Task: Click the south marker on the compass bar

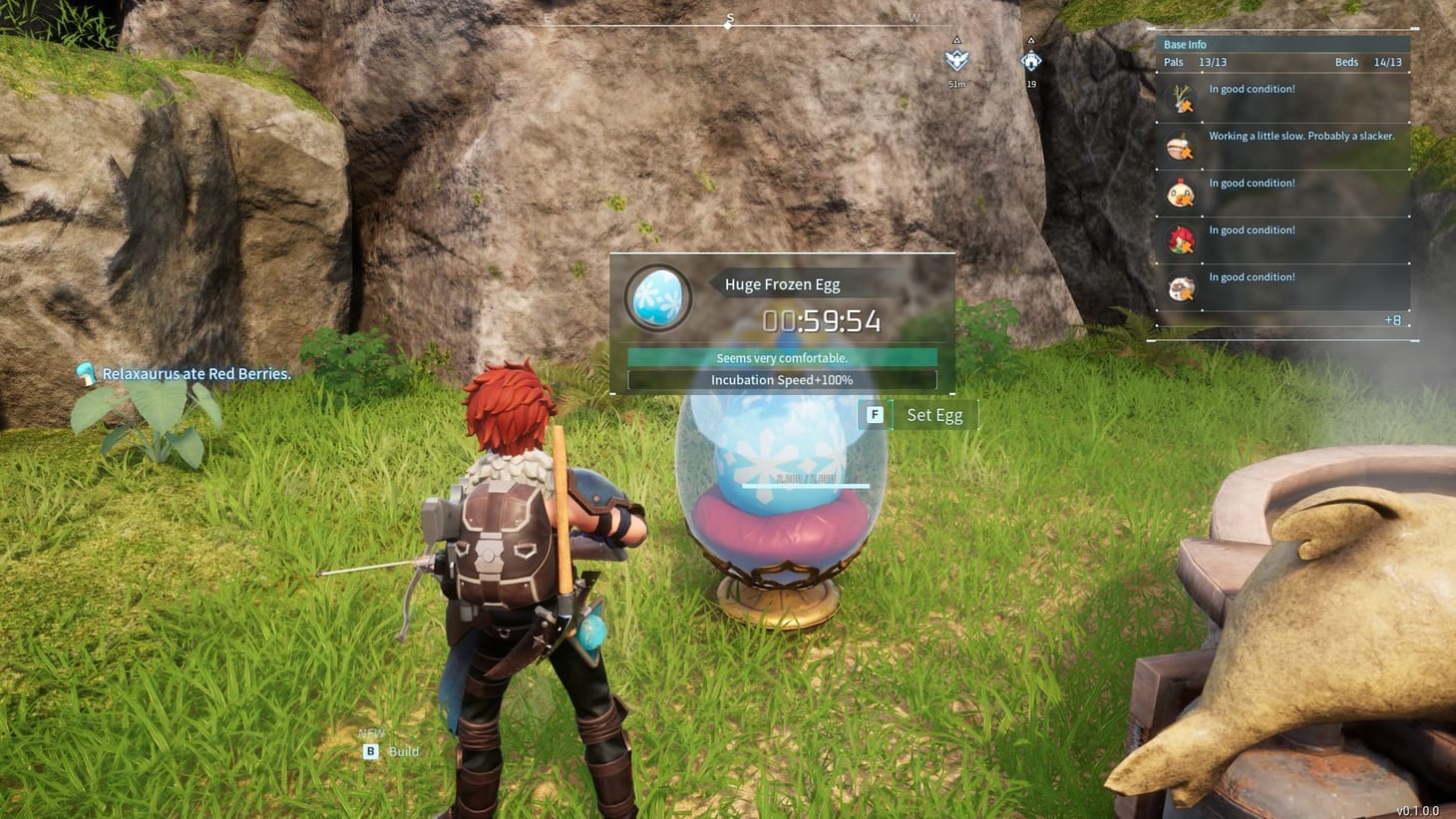Action: click(729, 18)
